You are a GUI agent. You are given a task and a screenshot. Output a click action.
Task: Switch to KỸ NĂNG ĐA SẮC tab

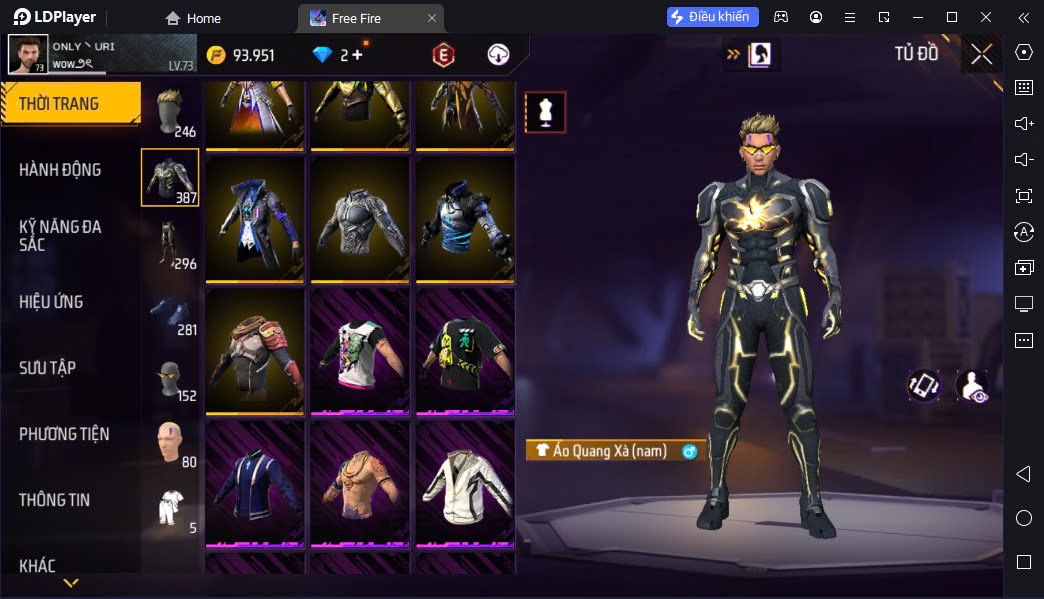pyautogui.click(x=60, y=236)
